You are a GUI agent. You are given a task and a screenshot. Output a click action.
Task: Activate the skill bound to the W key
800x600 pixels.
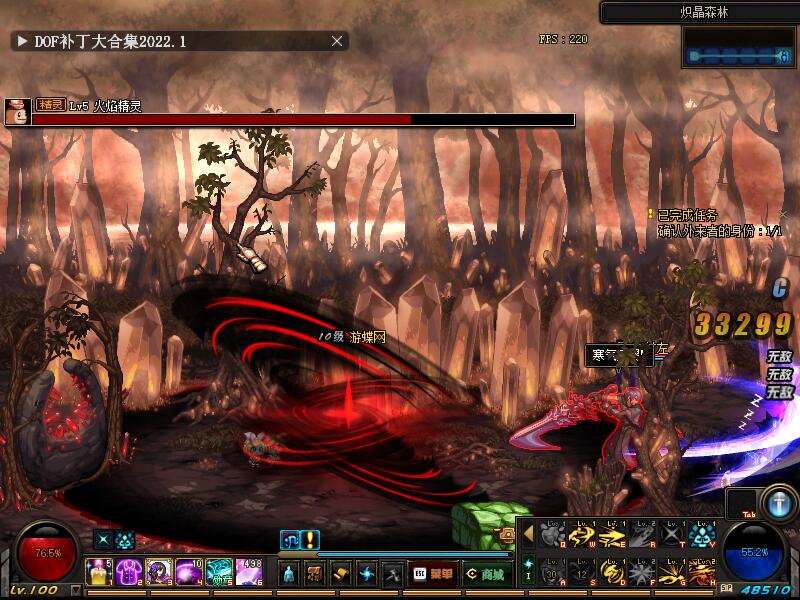pyautogui.click(x=582, y=535)
